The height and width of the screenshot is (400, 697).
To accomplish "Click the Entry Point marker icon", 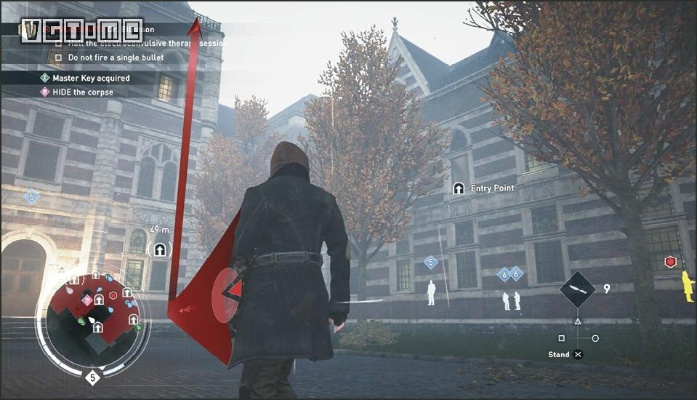I will 458,188.
